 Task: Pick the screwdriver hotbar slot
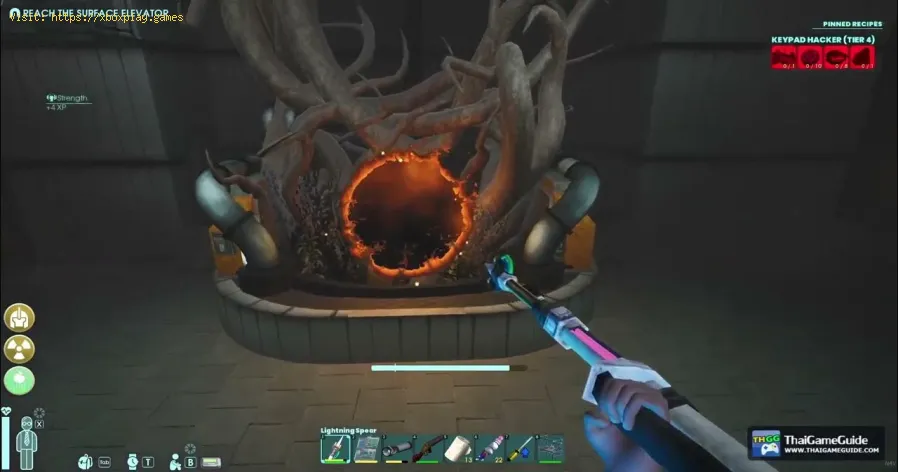(x=521, y=449)
